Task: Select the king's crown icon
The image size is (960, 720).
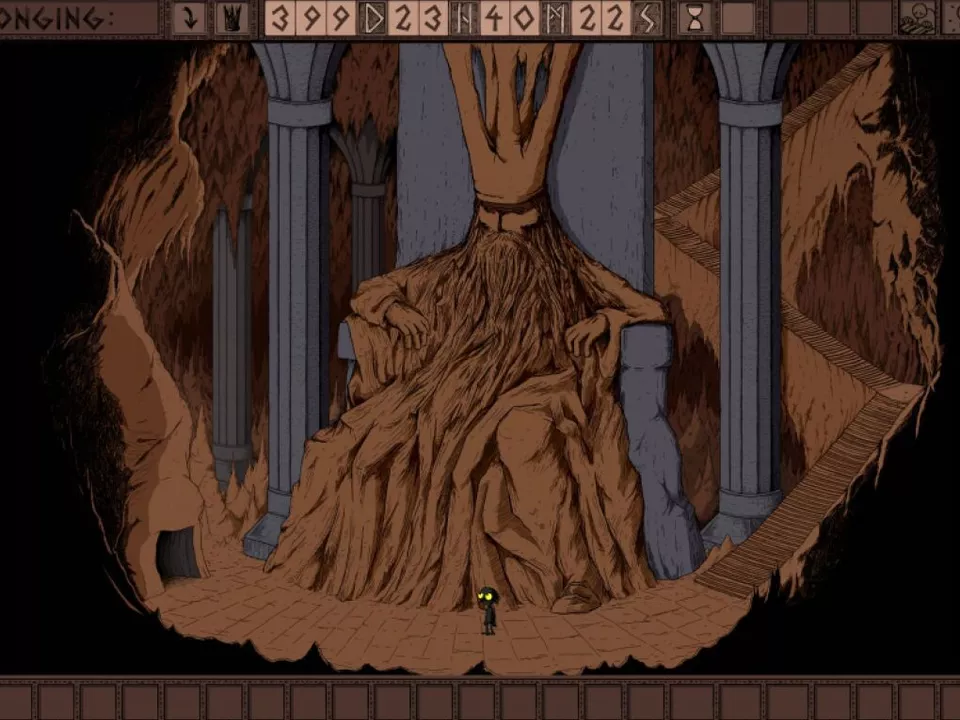Action: [232, 18]
